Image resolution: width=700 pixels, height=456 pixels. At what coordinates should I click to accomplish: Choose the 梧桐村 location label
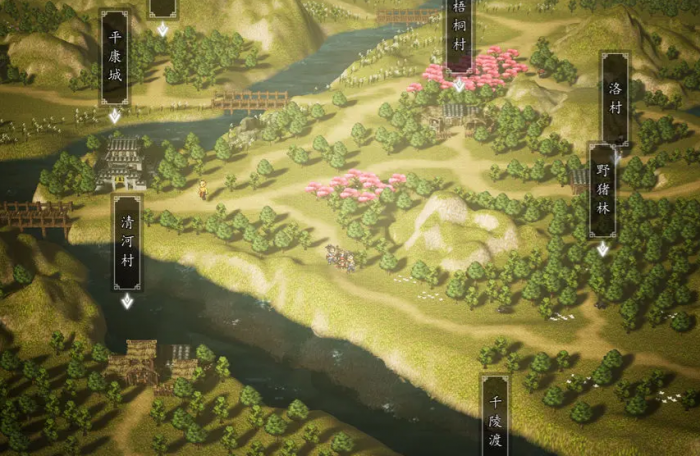click(x=459, y=34)
